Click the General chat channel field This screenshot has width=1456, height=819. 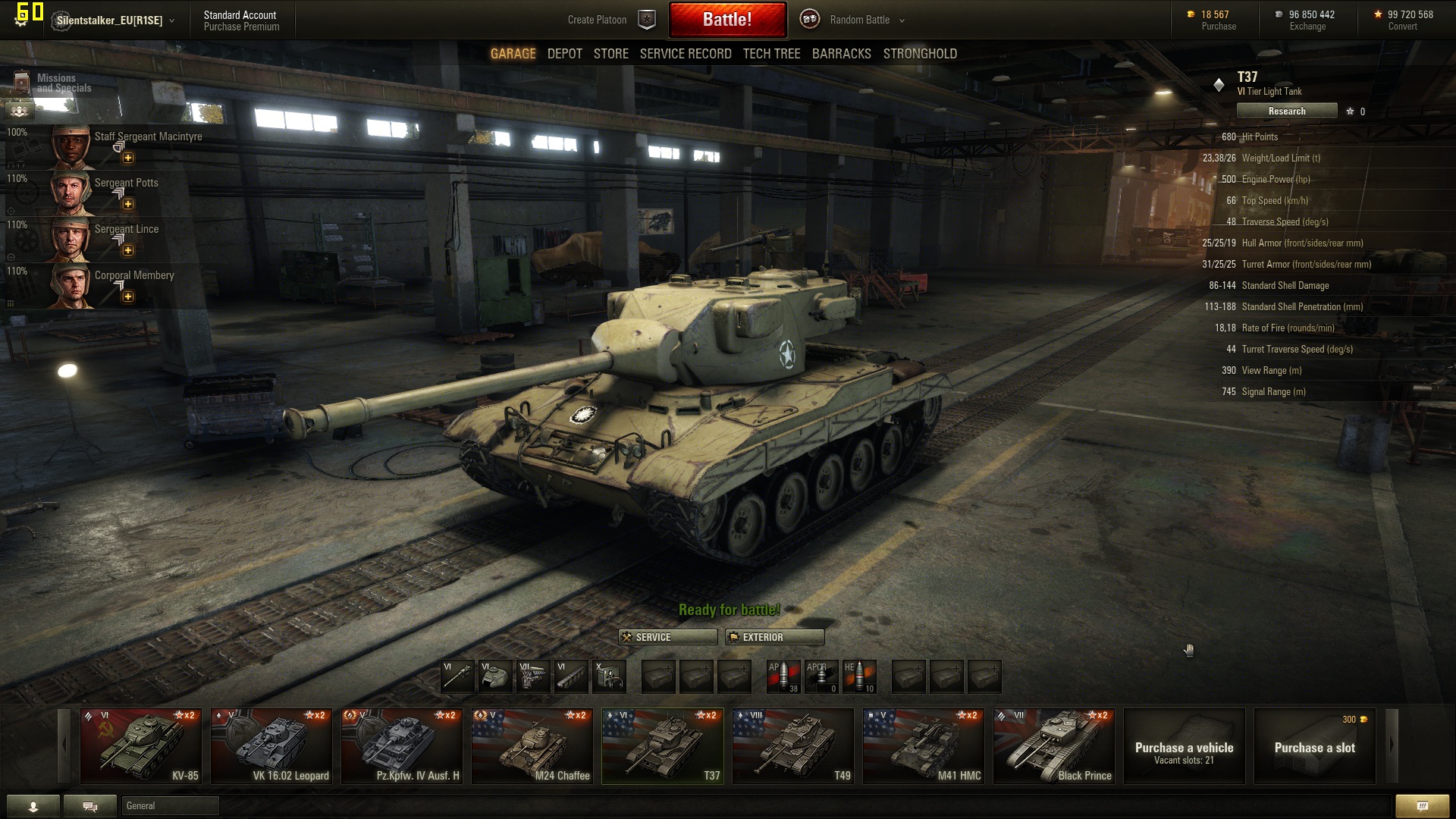(170, 805)
